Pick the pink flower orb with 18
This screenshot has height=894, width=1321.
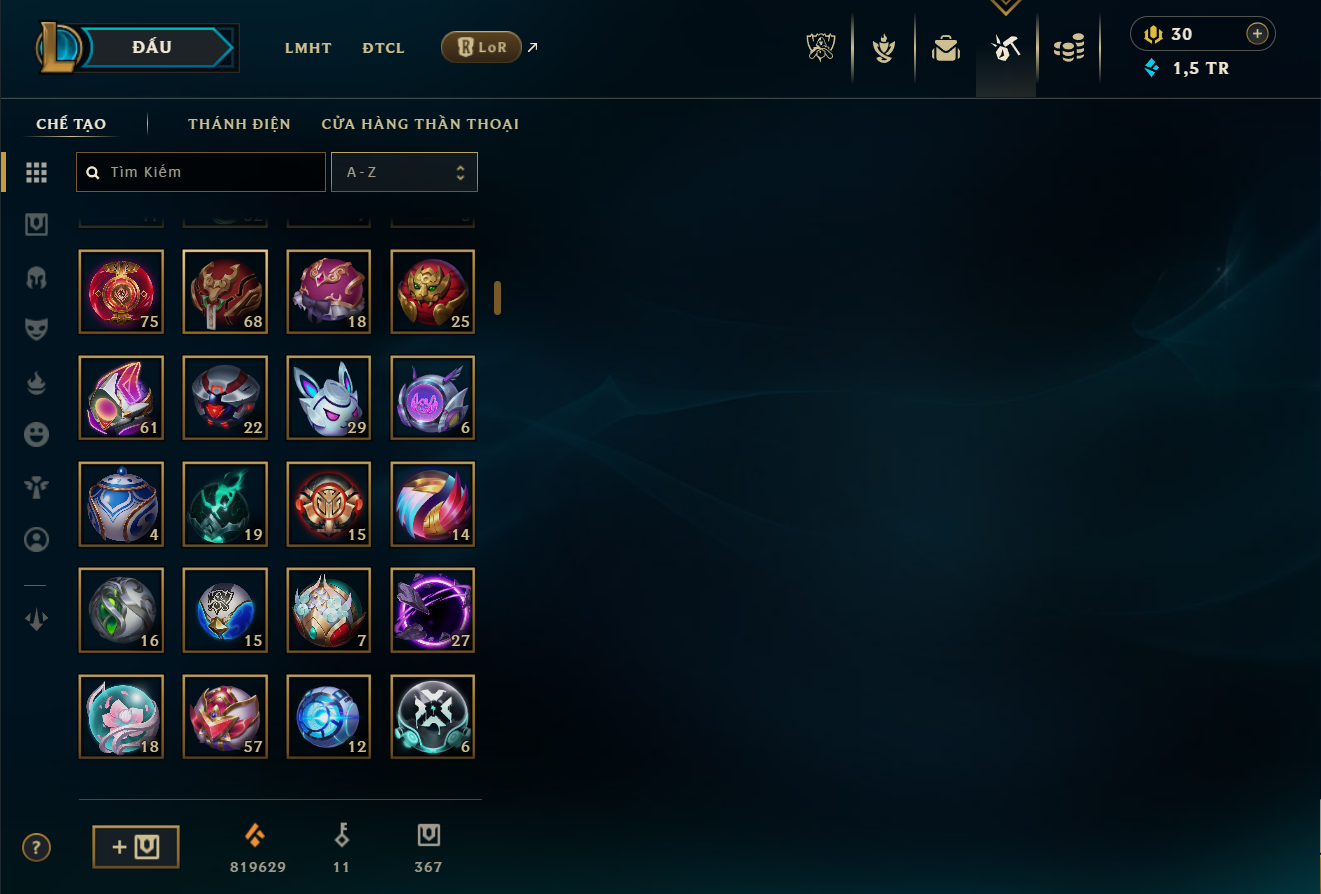point(121,716)
